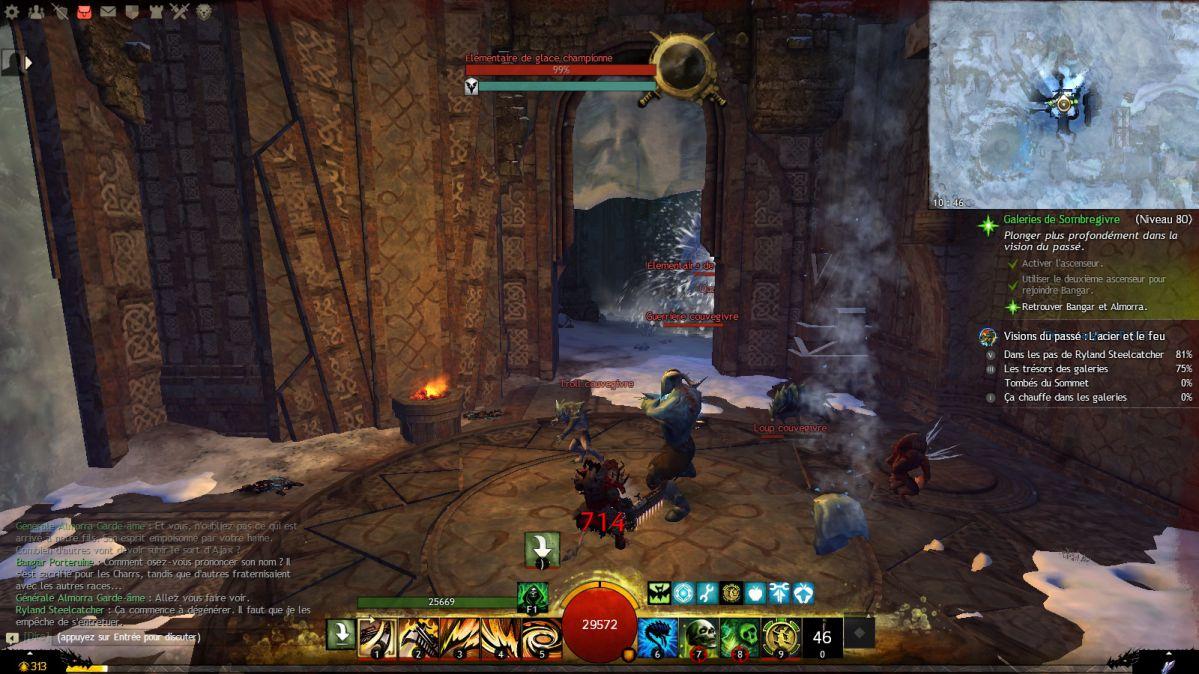Open the guild shield panel

click(x=132, y=12)
